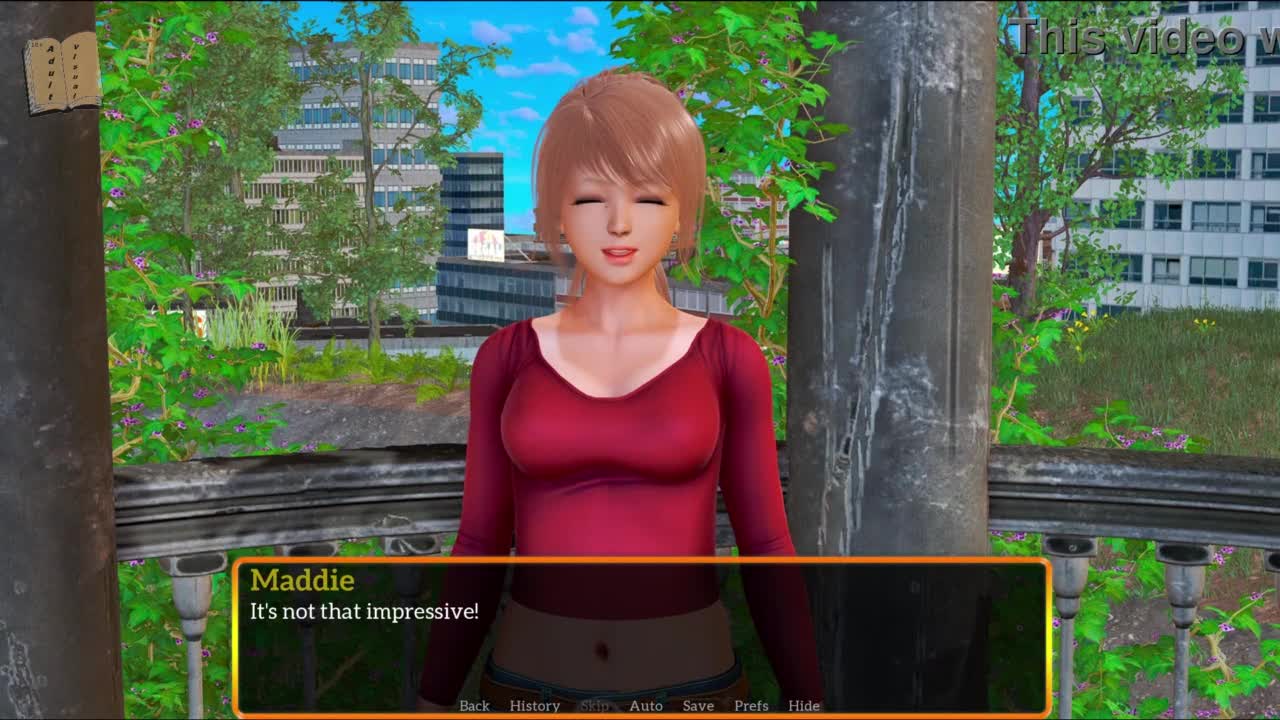Go back to previous dialogue line

click(x=474, y=706)
